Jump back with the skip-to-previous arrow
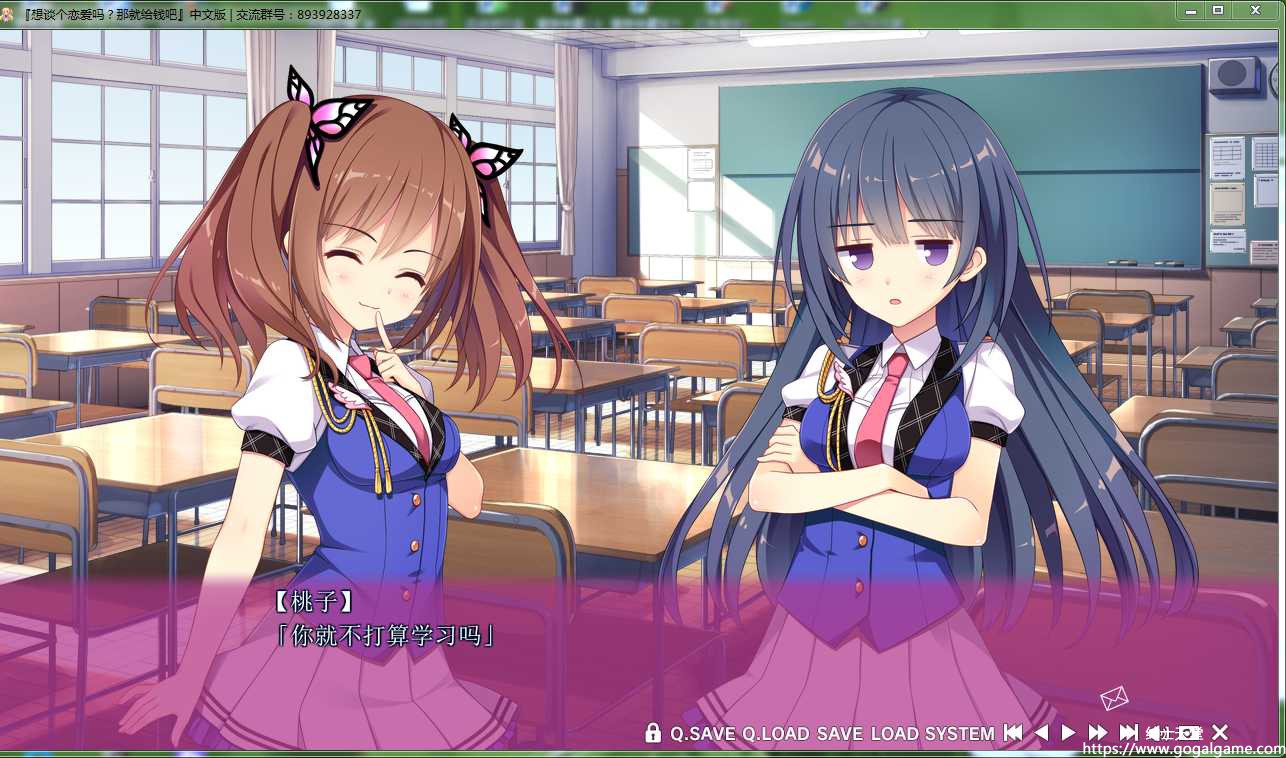This screenshot has width=1286, height=758. (x=1013, y=733)
